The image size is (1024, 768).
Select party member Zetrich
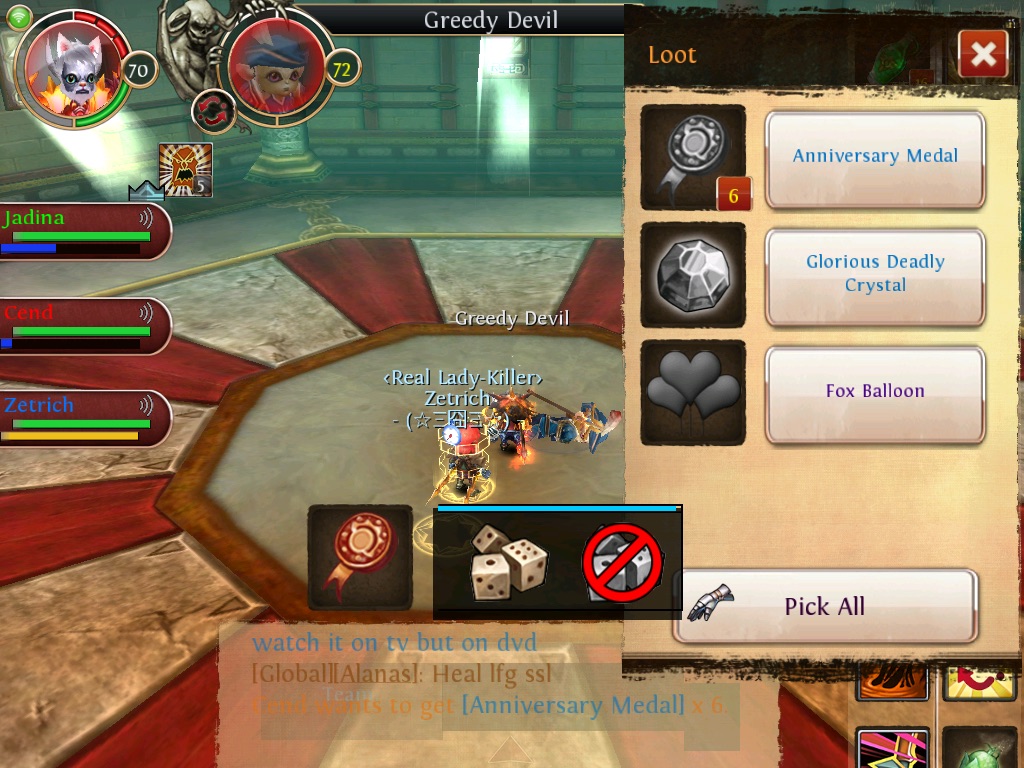pos(80,418)
